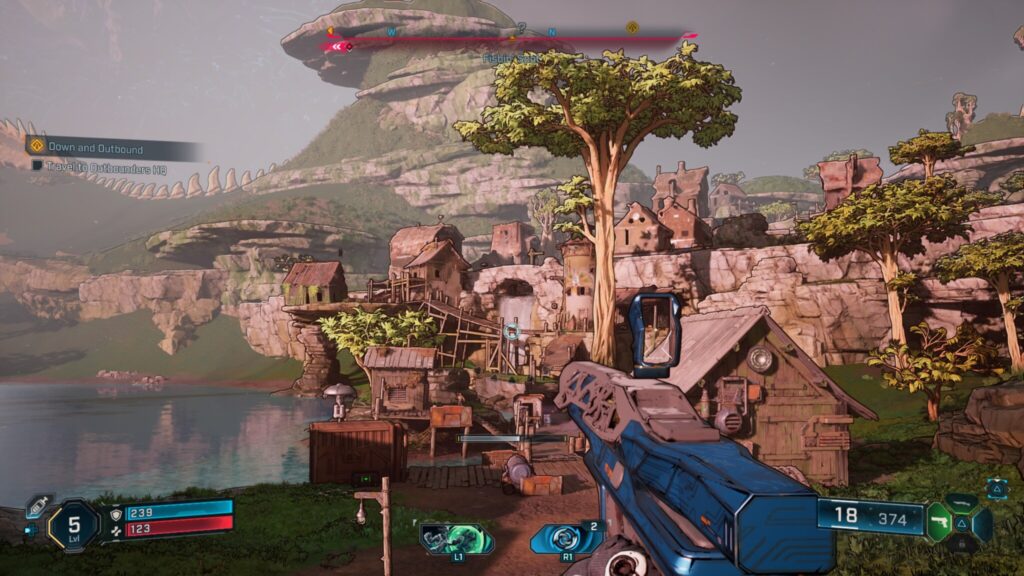
Task: Click the yellow quest marker on the compass
Action: (x=631, y=28)
